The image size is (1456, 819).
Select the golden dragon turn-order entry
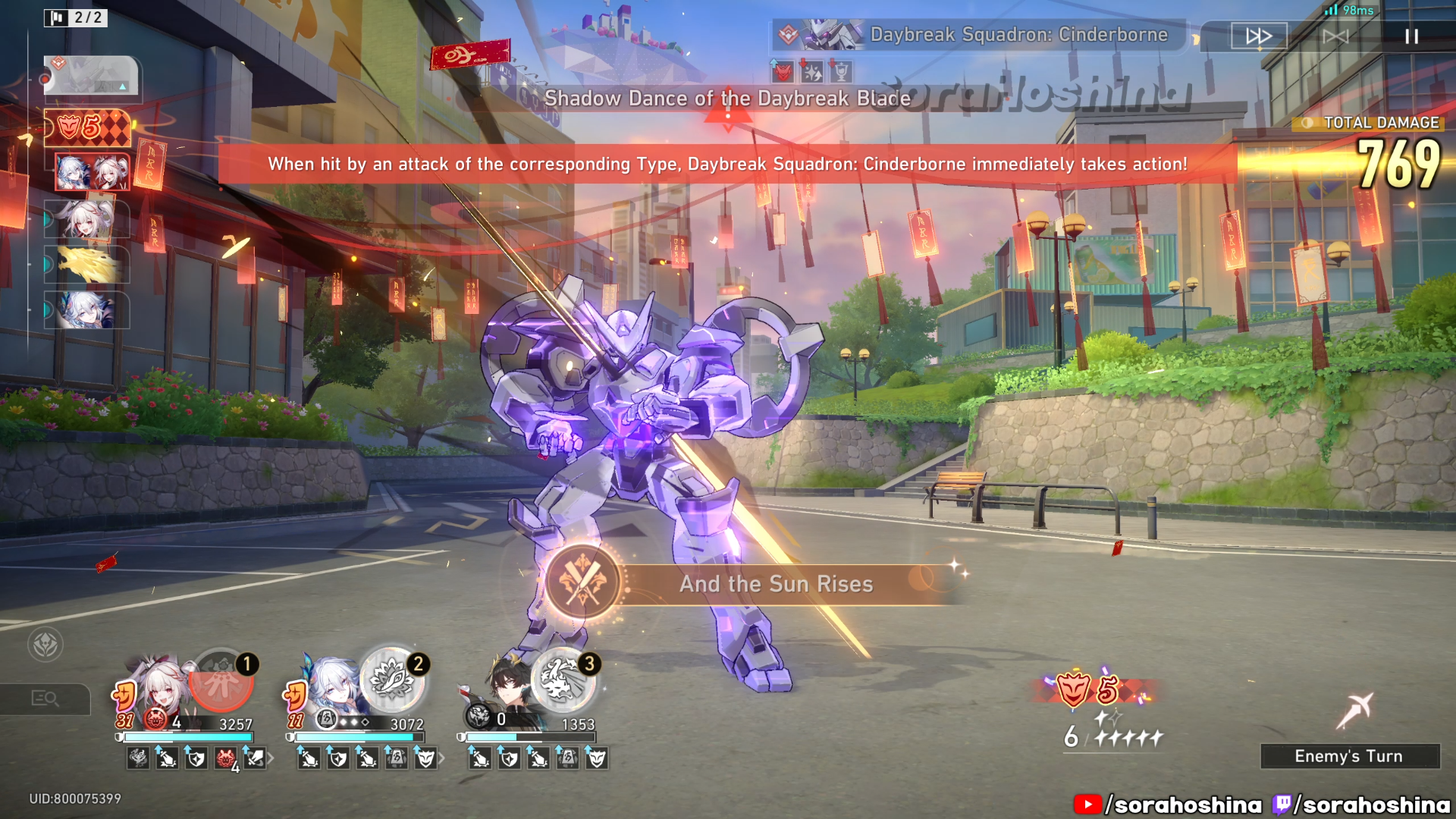point(88,265)
